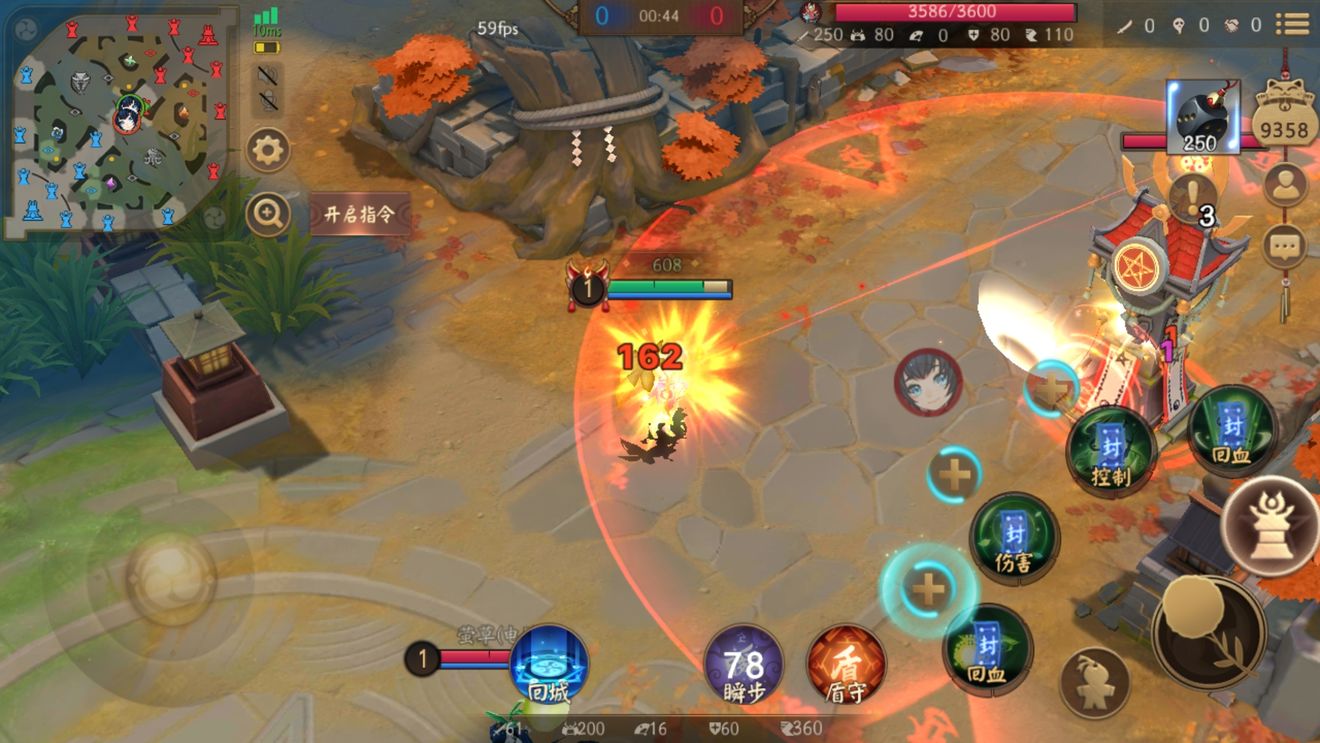Tap the 开启指令 command button
Screen dimensions: 1320x743
(360, 214)
